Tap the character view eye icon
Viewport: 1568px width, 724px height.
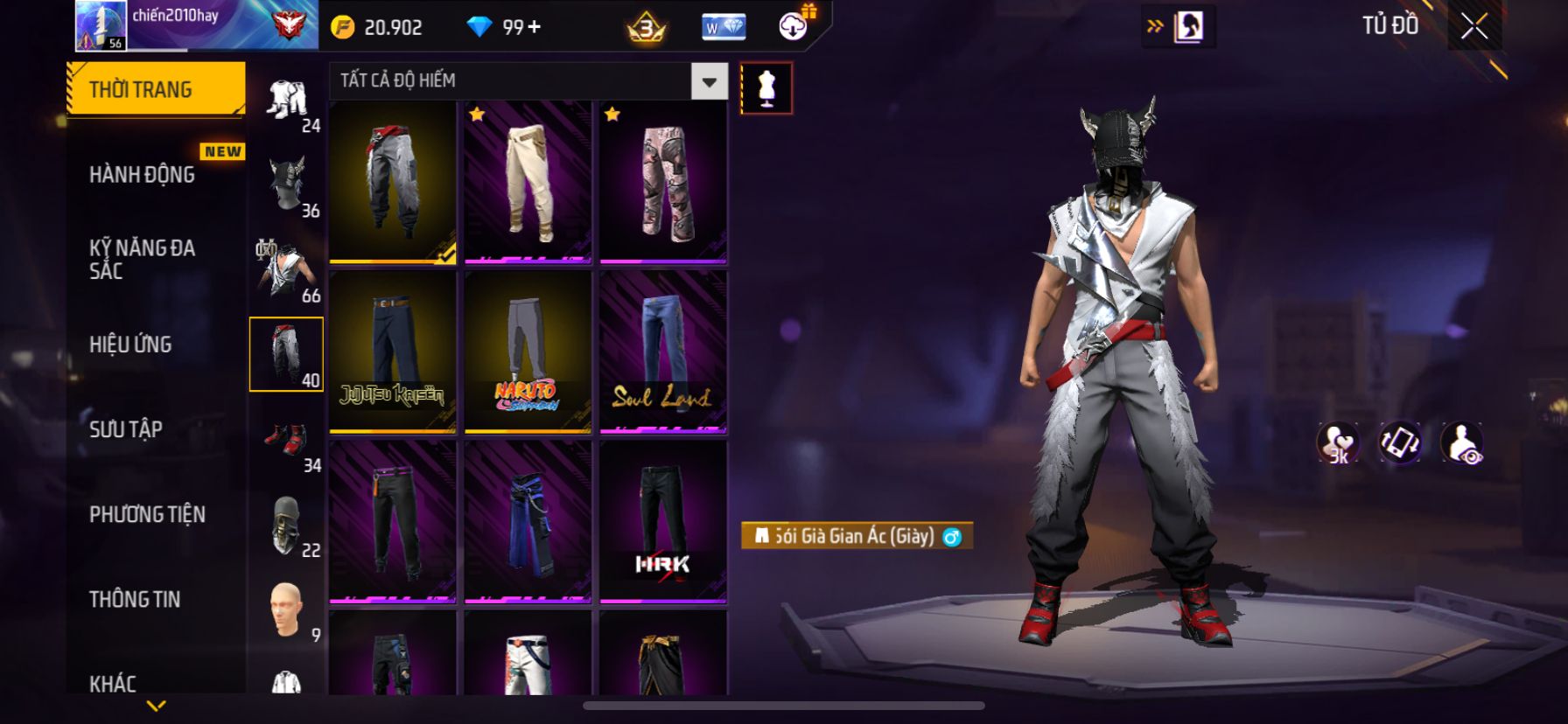(1462, 442)
